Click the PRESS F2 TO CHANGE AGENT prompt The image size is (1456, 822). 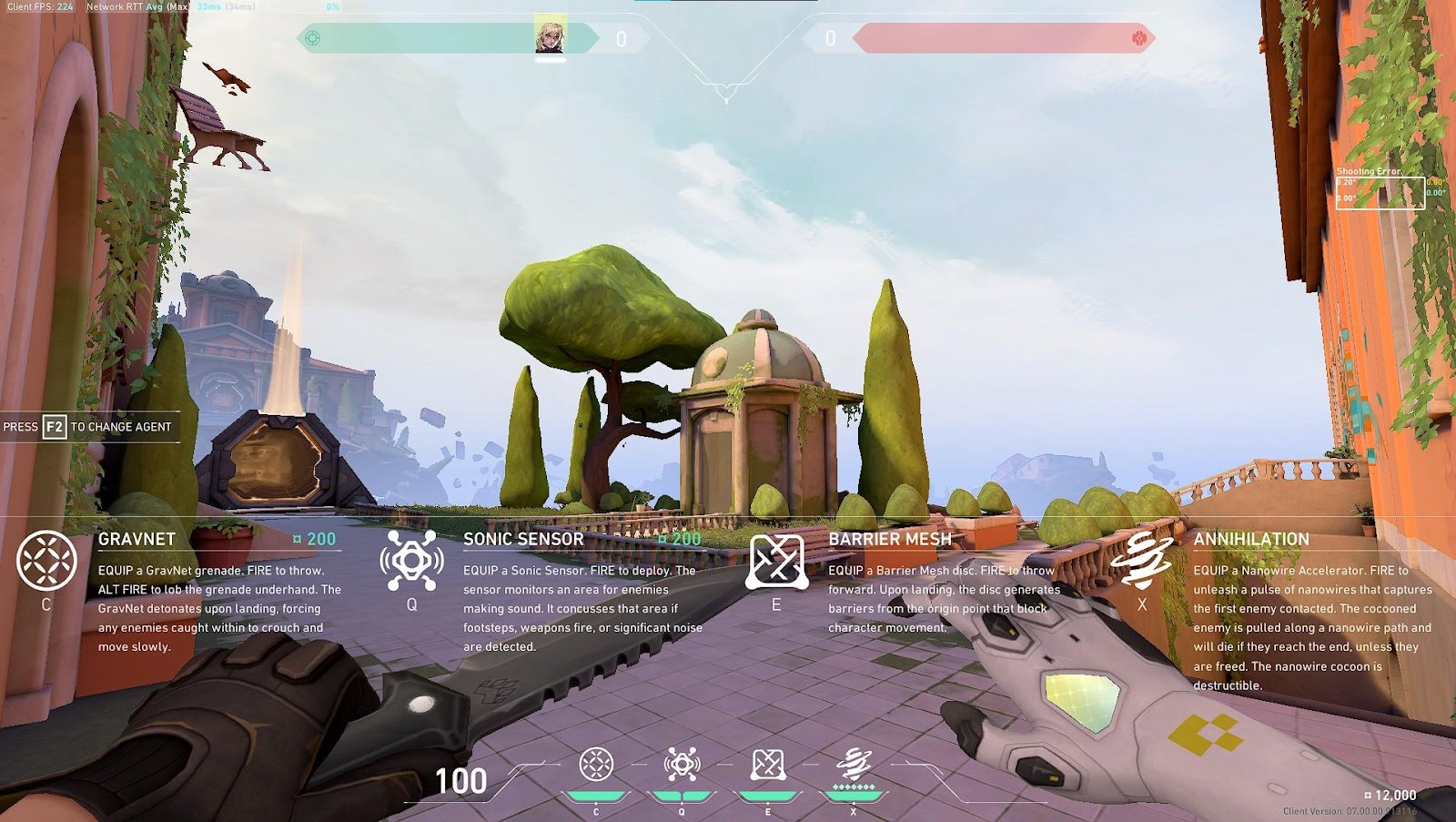87,425
